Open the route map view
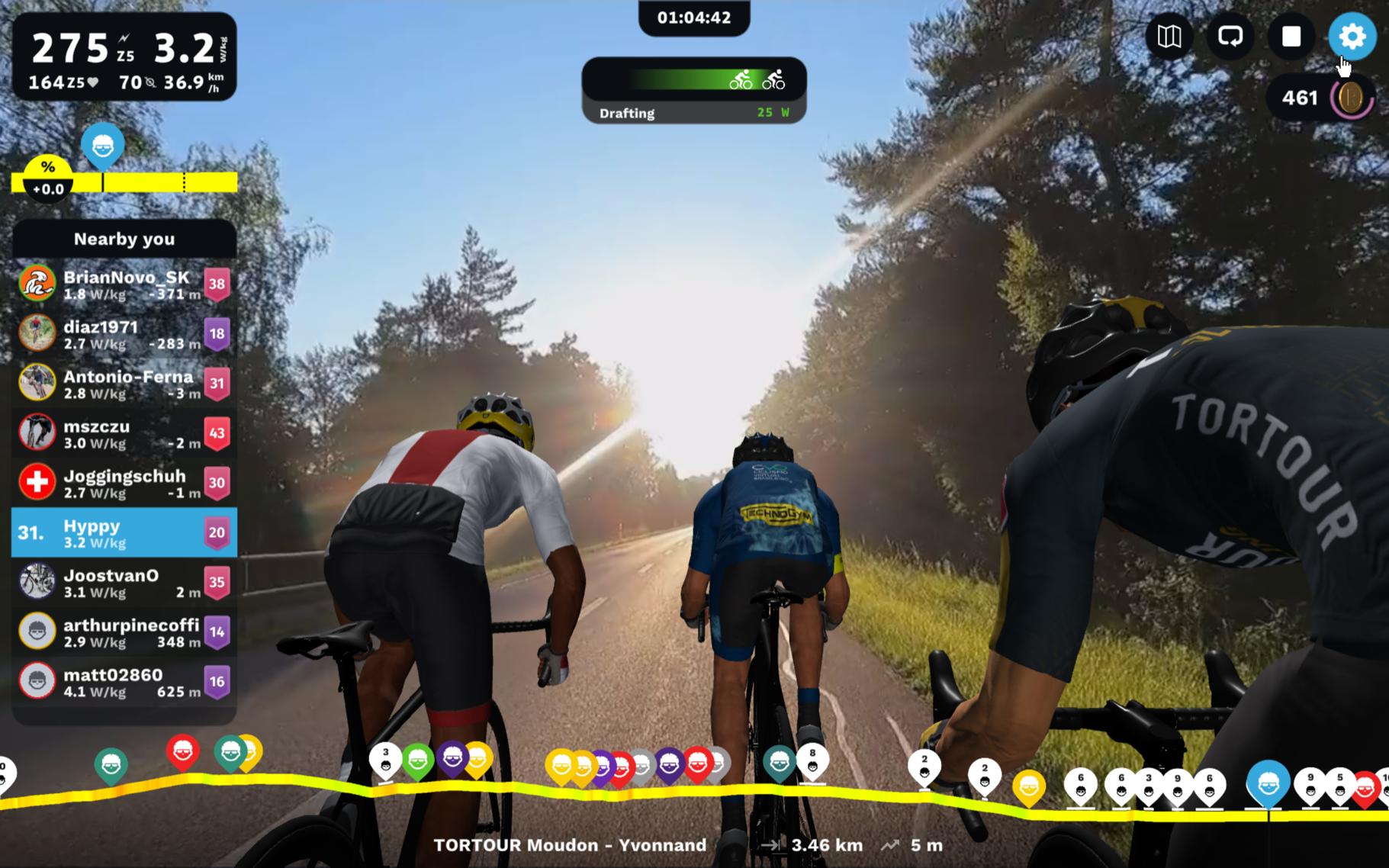 click(1169, 37)
